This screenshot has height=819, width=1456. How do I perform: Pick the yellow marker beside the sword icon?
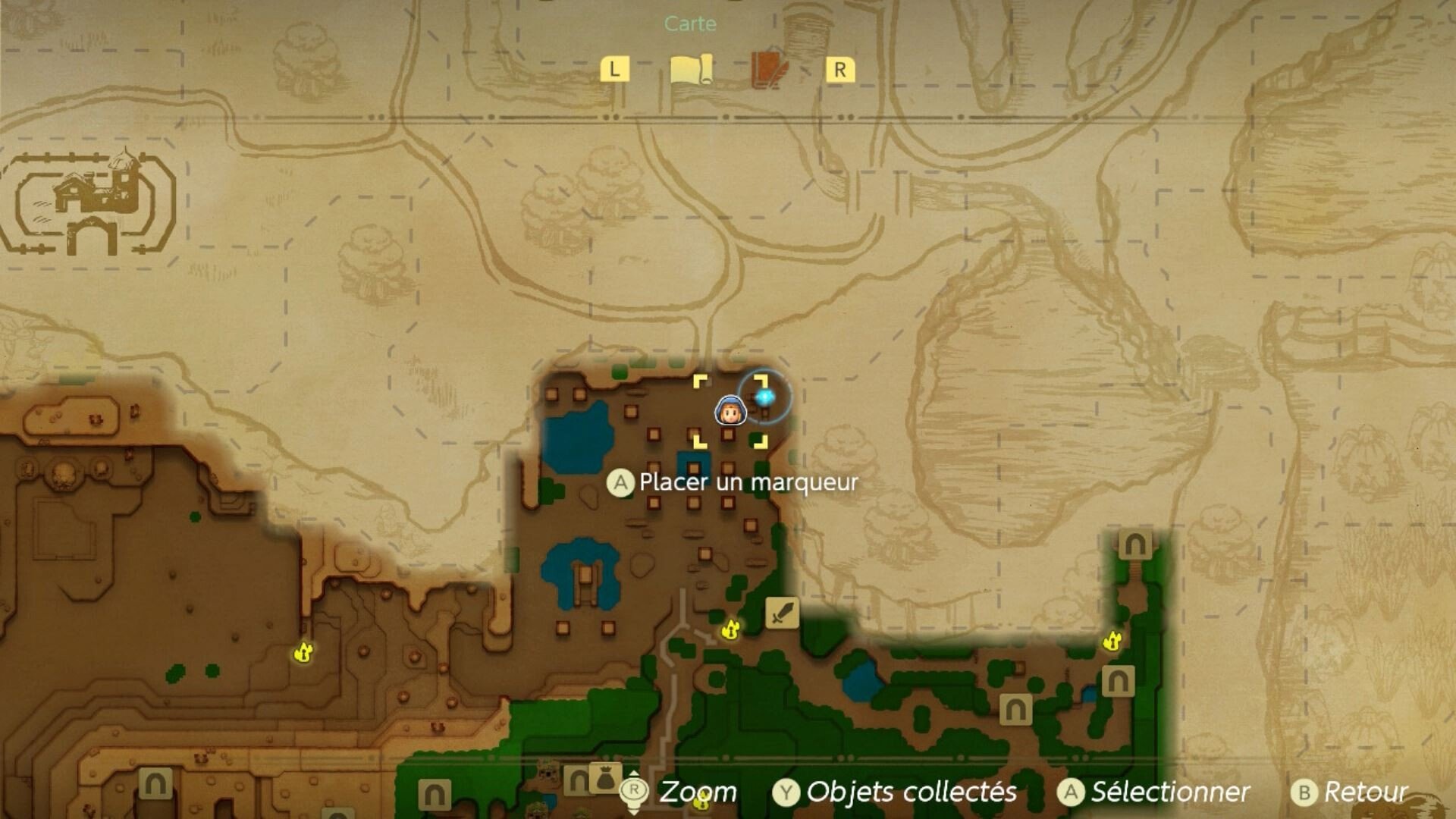coord(730,629)
